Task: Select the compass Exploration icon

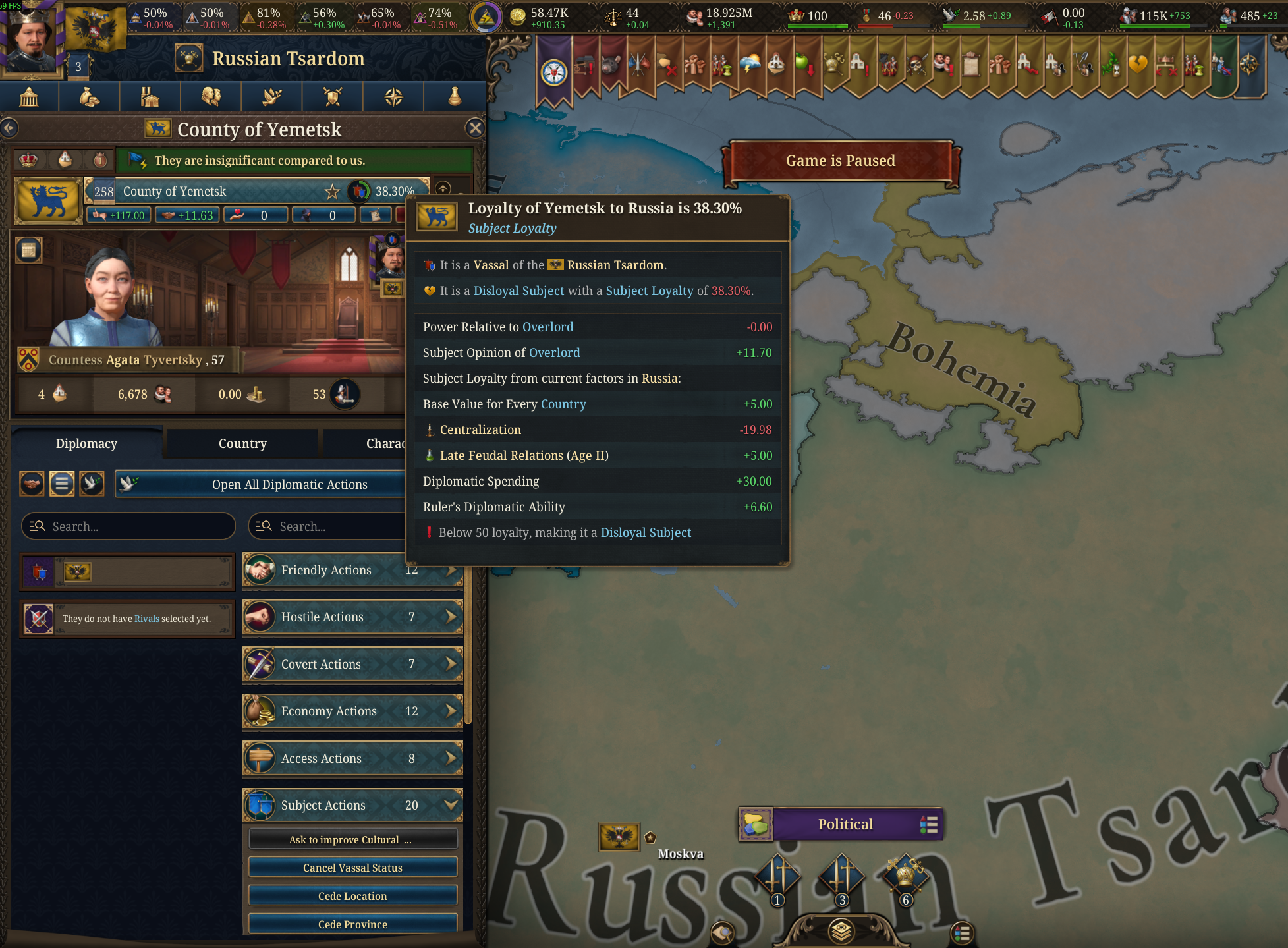Action: pyautogui.click(x=393, y=96)
